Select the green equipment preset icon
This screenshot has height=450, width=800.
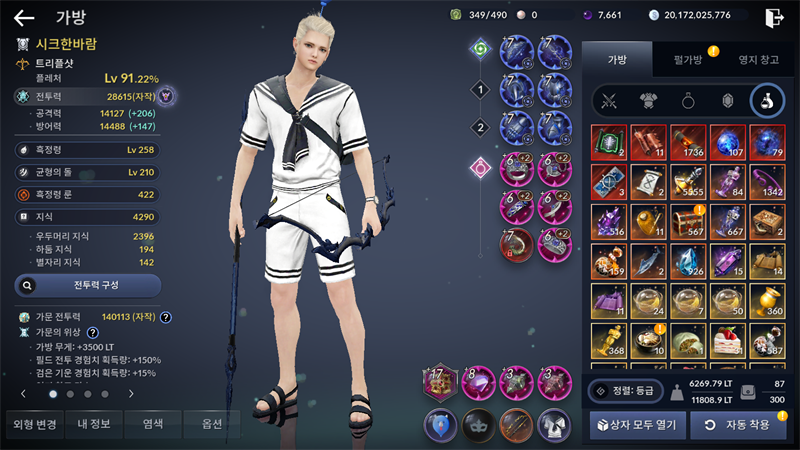tap(481, 49)
